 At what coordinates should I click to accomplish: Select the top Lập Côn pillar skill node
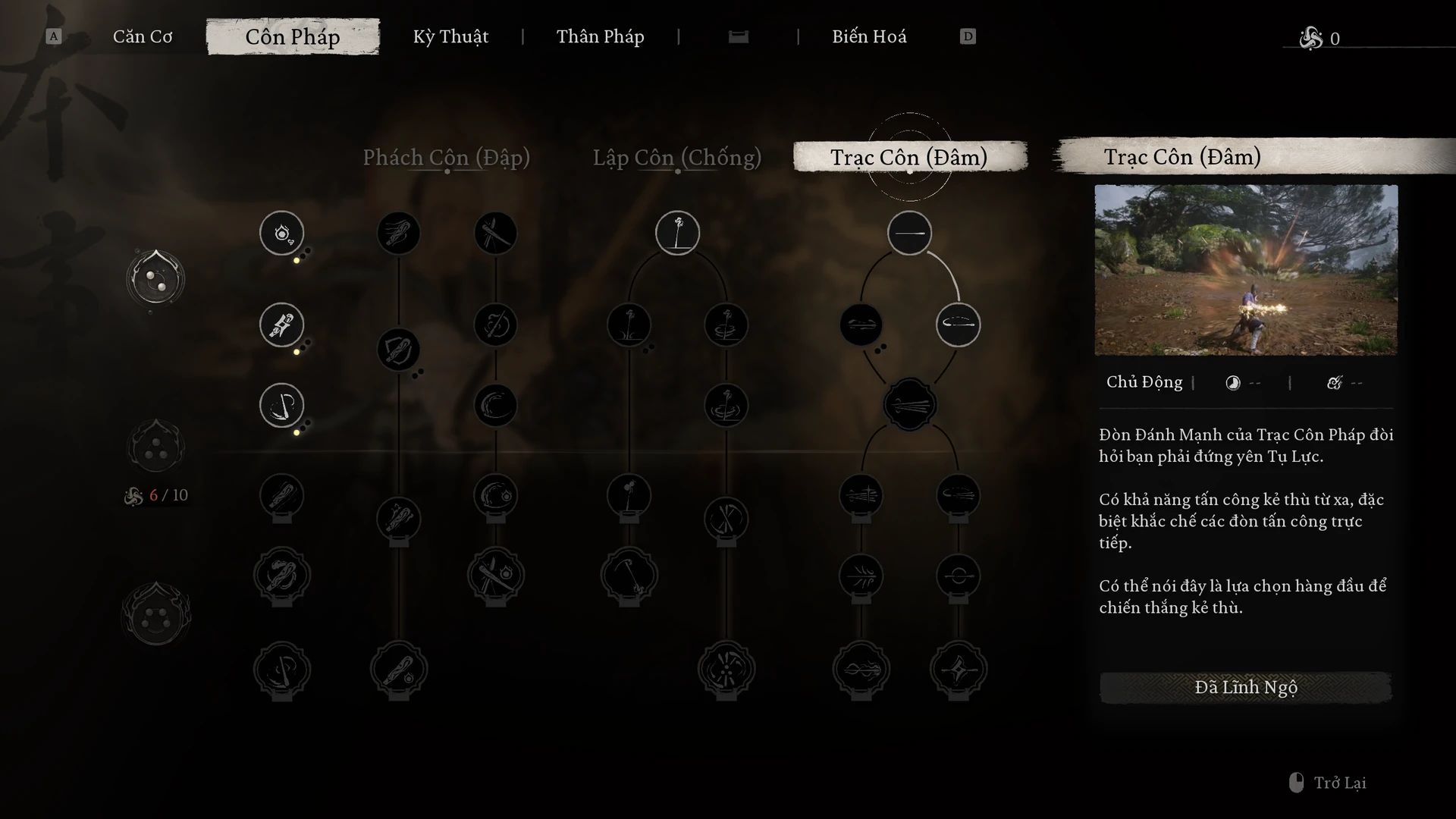tap(677, 233)
